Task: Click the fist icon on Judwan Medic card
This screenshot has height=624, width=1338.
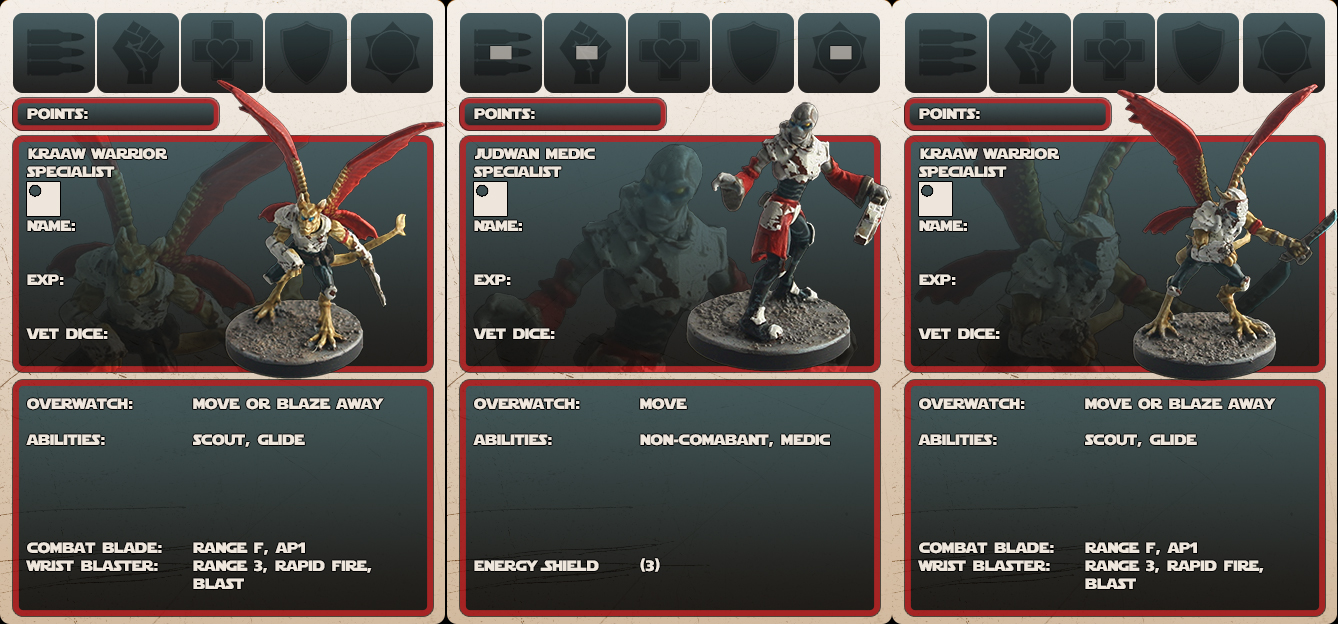Action: (x=585, y=52)
